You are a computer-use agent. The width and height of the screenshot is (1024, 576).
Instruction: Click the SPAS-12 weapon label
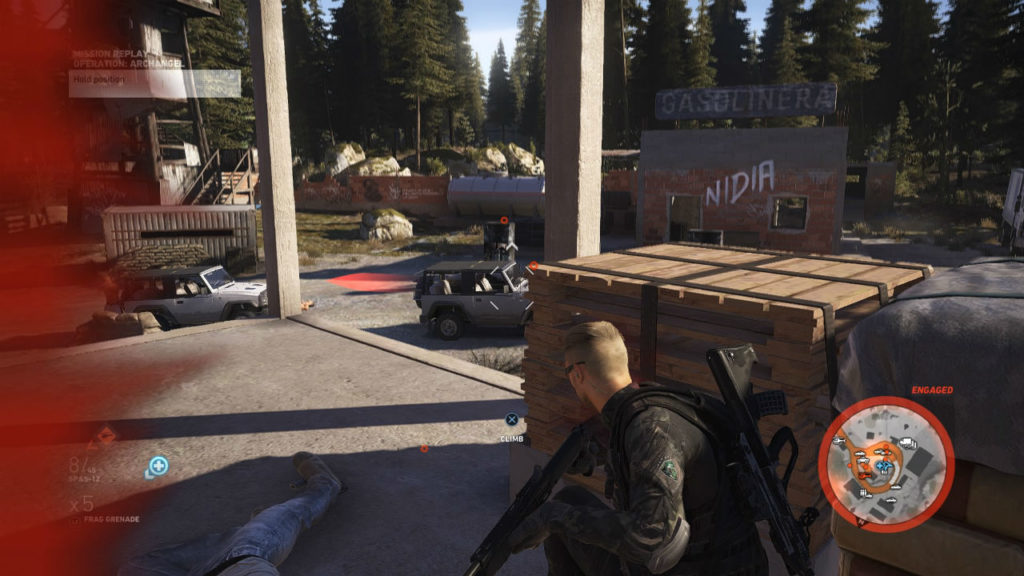coord(86,480)
